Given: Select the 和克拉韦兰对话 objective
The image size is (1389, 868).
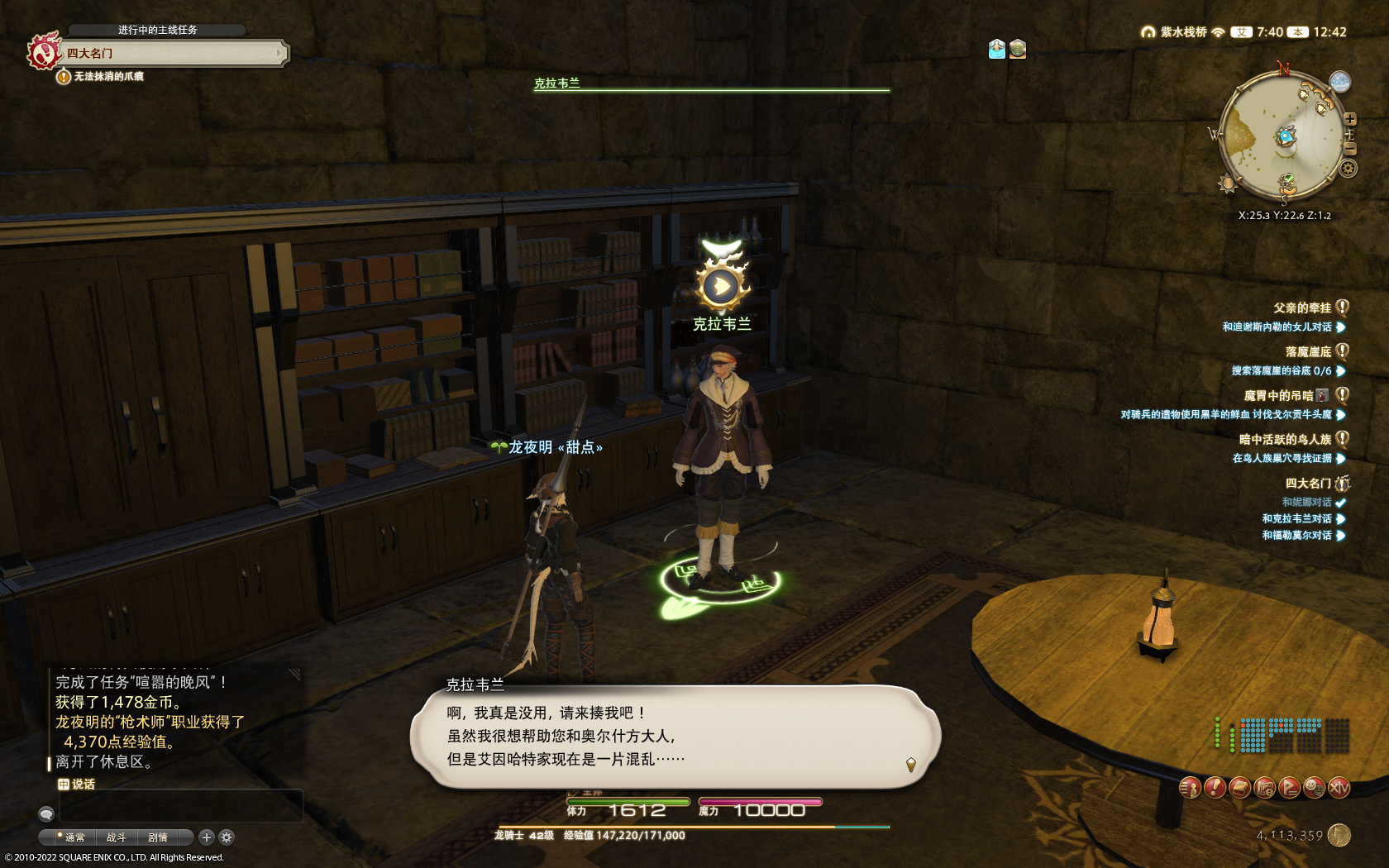Looking at the screenshot, I should tap(1296, 519).
